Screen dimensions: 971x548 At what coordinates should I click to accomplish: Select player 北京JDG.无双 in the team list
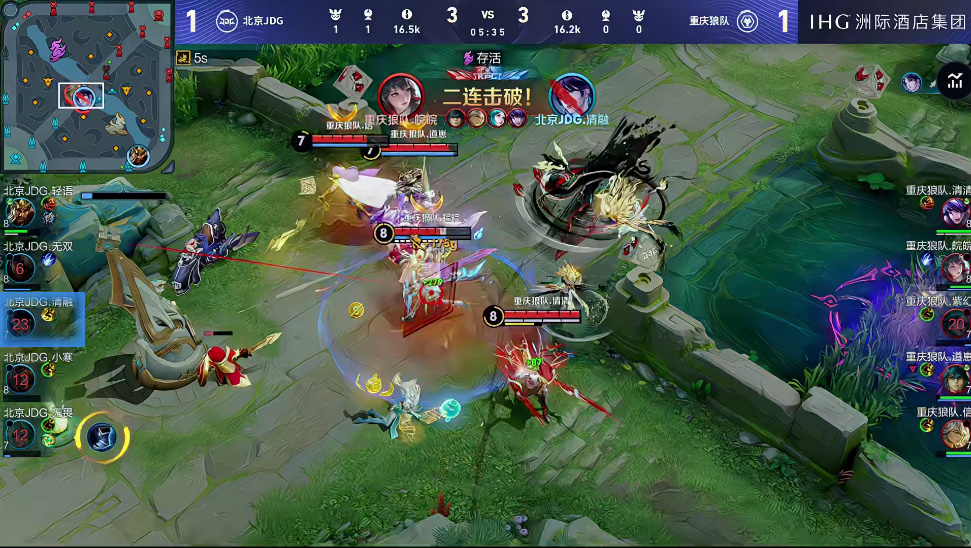[22, 267]
